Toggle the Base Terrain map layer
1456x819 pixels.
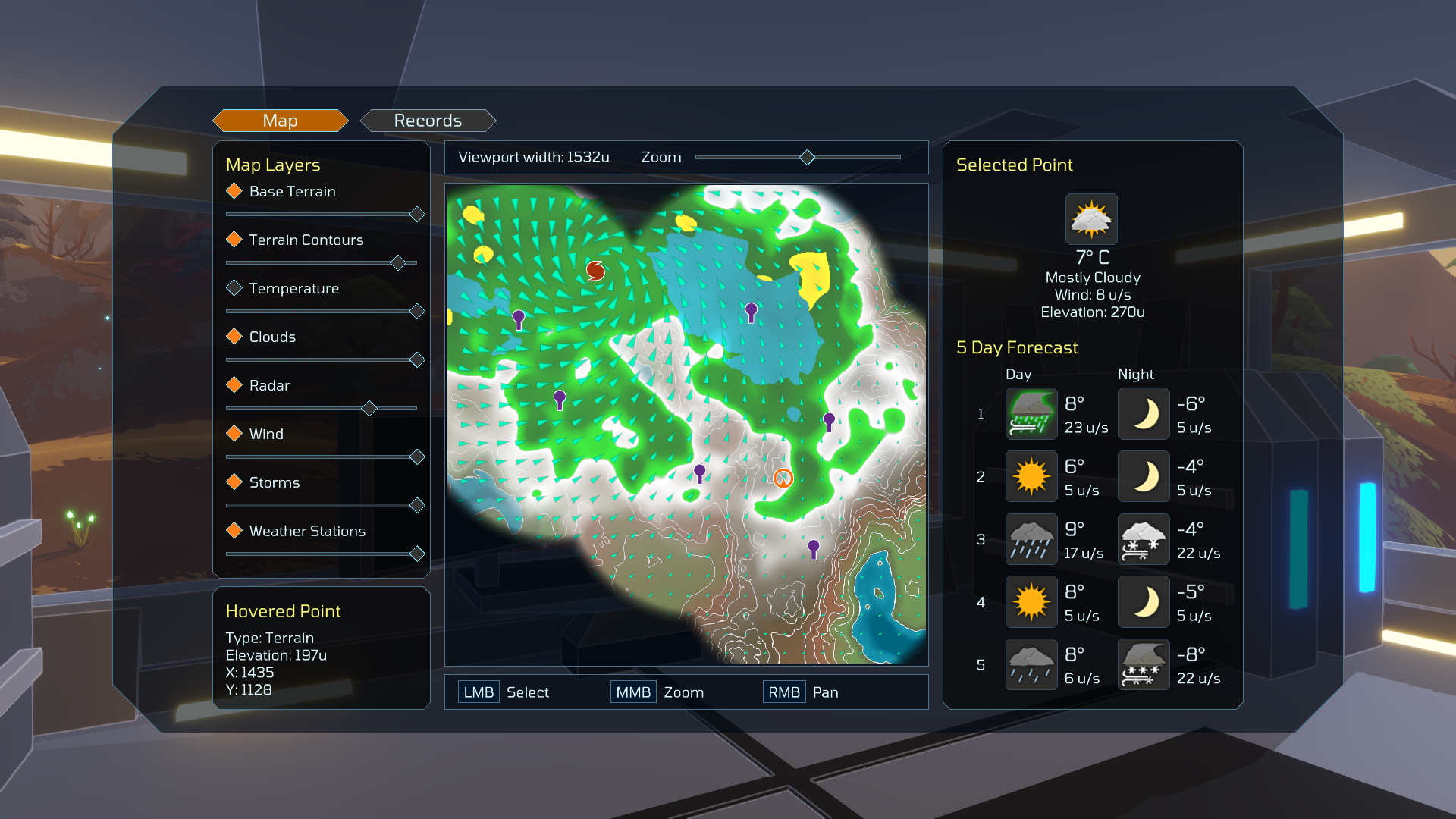(234, 191)
